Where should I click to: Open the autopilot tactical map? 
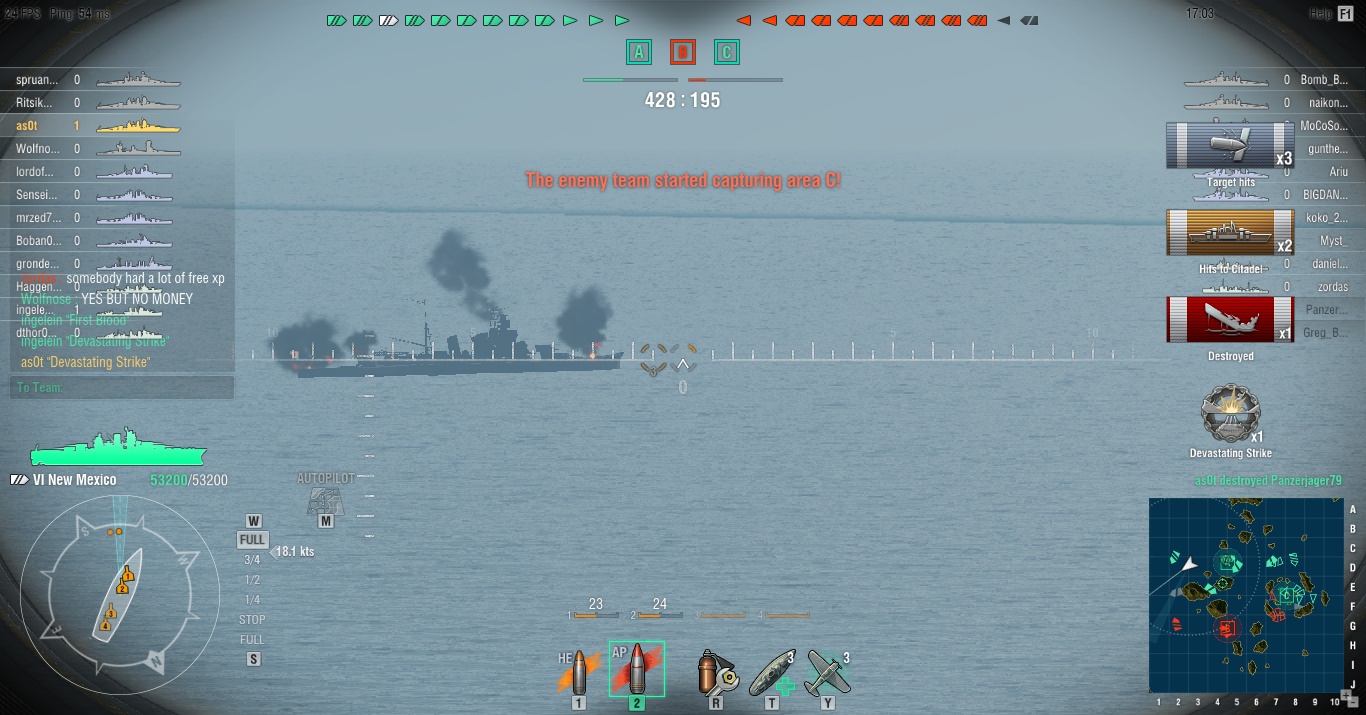(x=326, y=501)
